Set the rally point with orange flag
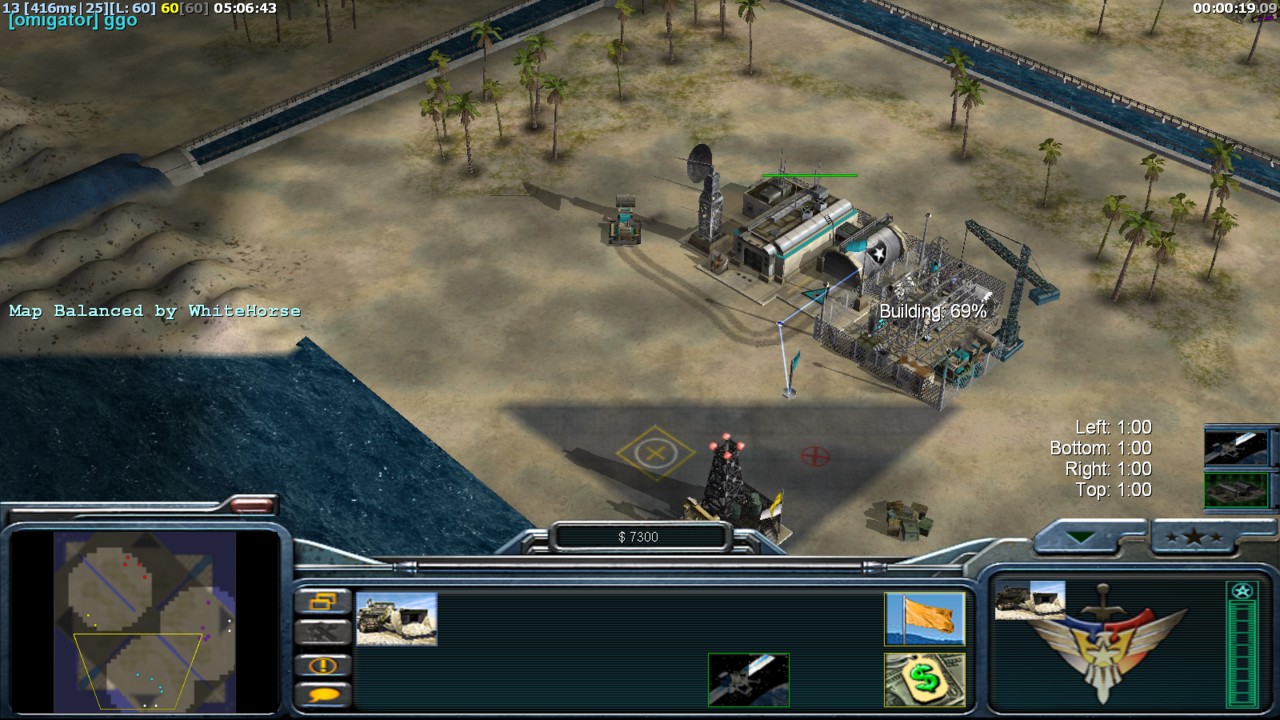Image resolution: width=1280 pixels, height=720 pixels. pyautogui.click(x=924, y=618)
